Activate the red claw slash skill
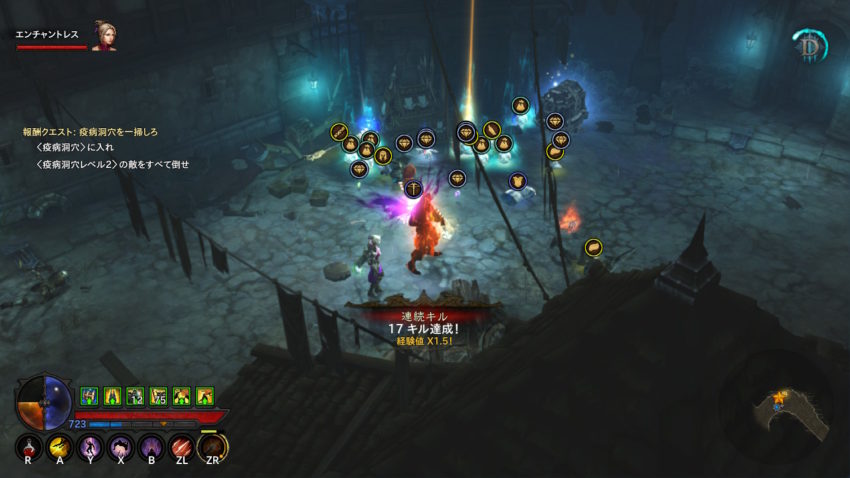 [x=182, y=448]
